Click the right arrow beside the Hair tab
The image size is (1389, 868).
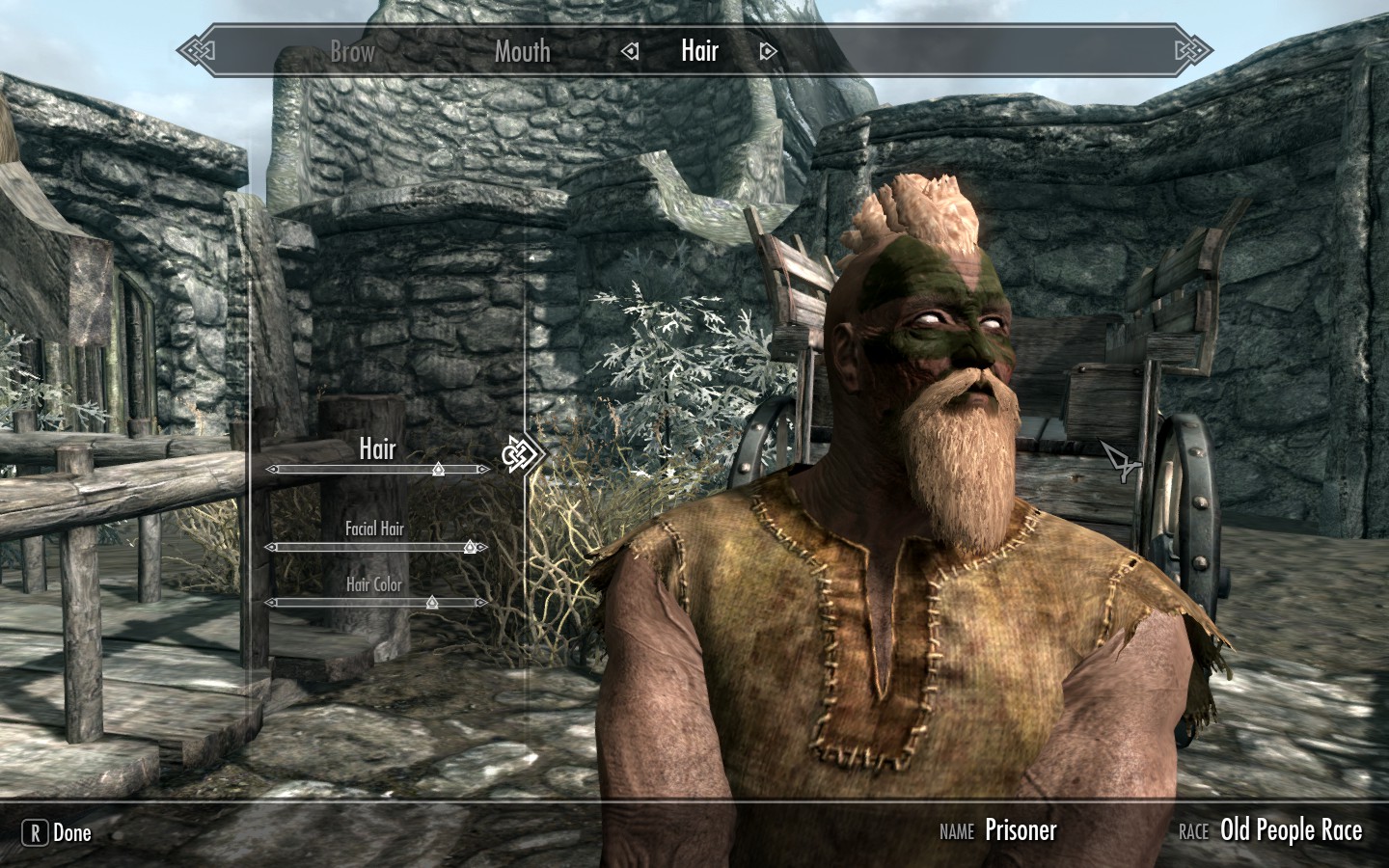click(x=767, y=51)
